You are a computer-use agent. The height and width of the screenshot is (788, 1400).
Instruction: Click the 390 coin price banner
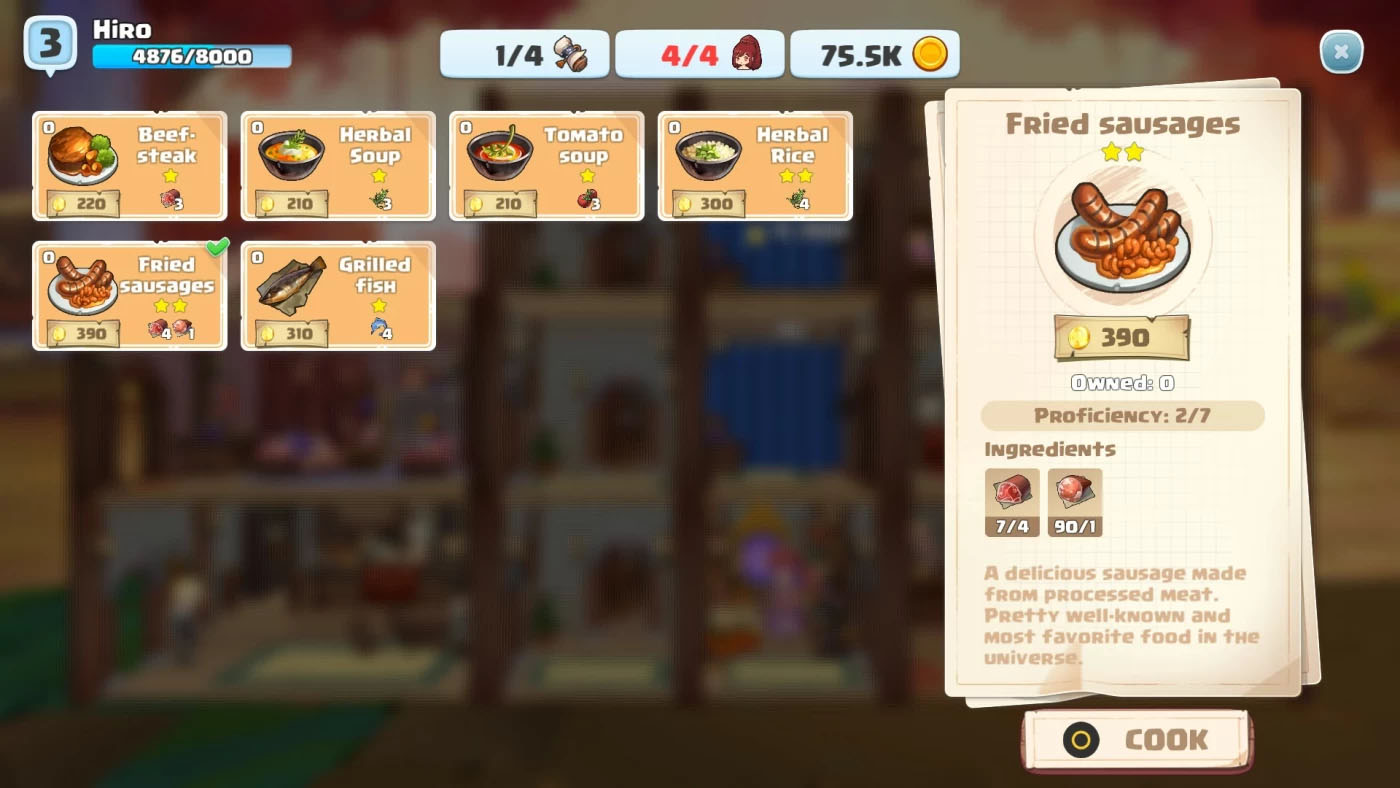tap(1120, 338)
